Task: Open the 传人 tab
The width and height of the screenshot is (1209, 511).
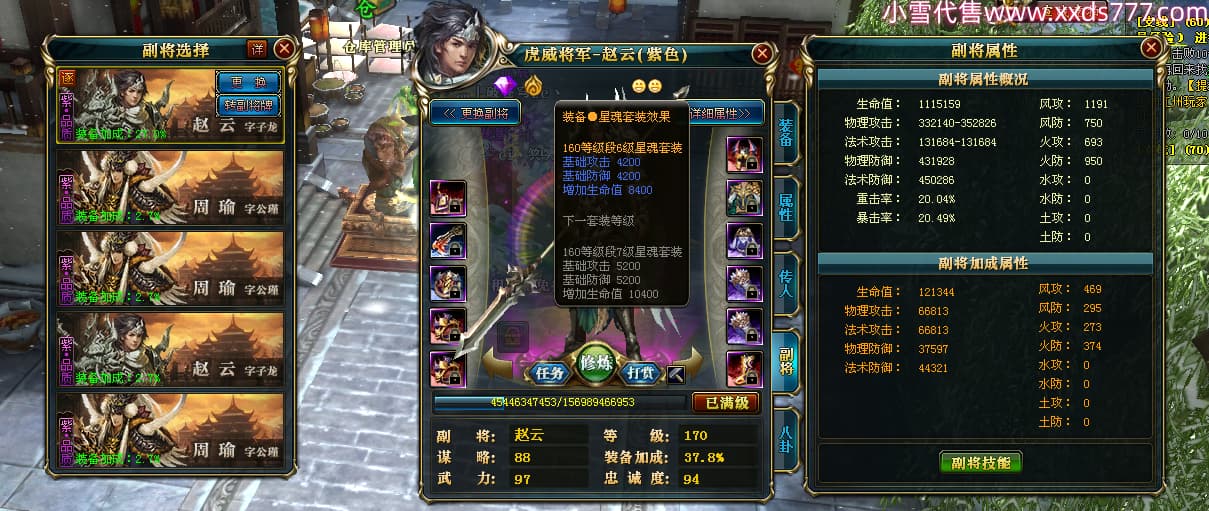Action: (786, 280)
